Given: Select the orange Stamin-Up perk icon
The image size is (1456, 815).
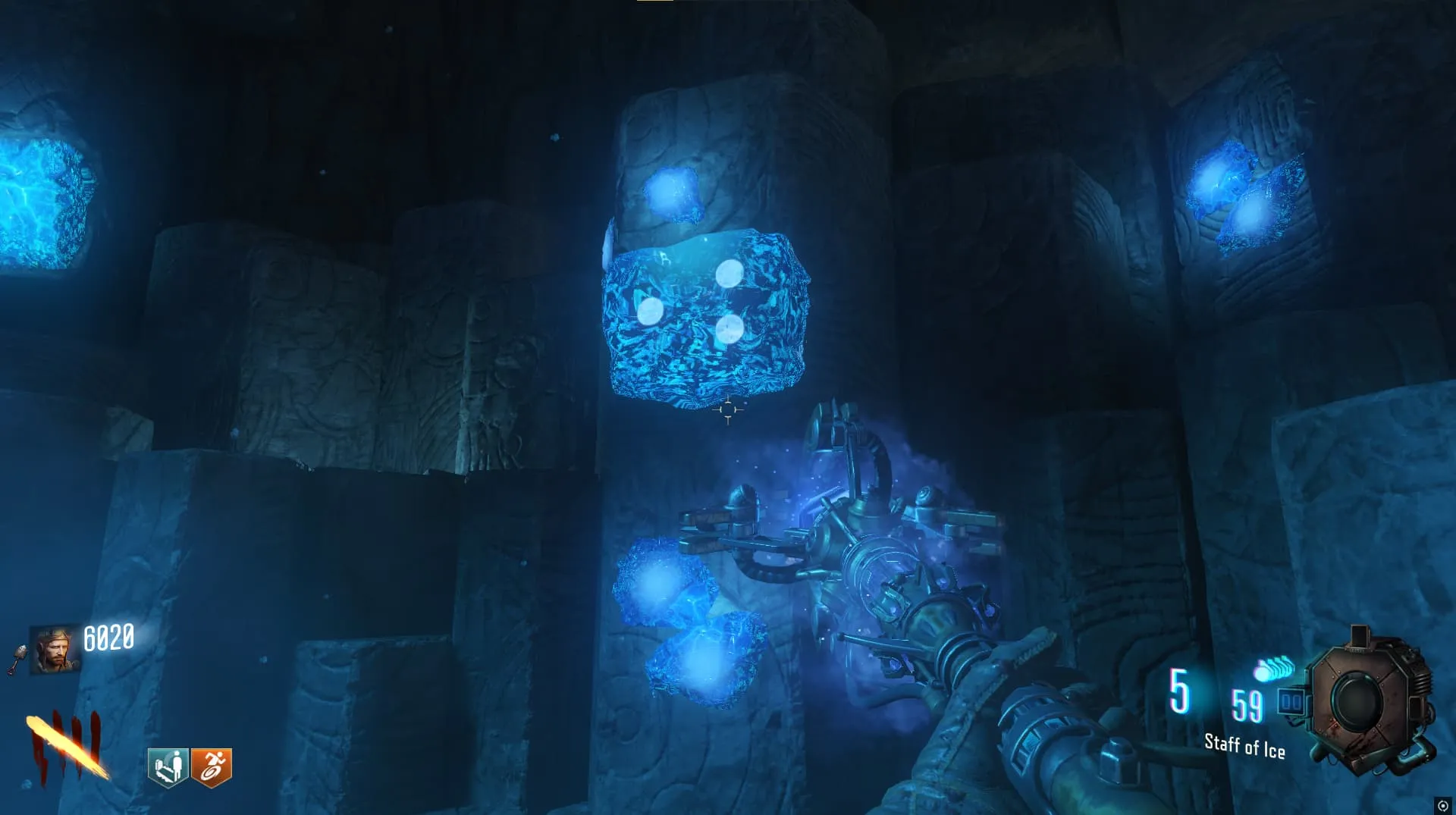Looking at the screenshot, I should point(212,767).
